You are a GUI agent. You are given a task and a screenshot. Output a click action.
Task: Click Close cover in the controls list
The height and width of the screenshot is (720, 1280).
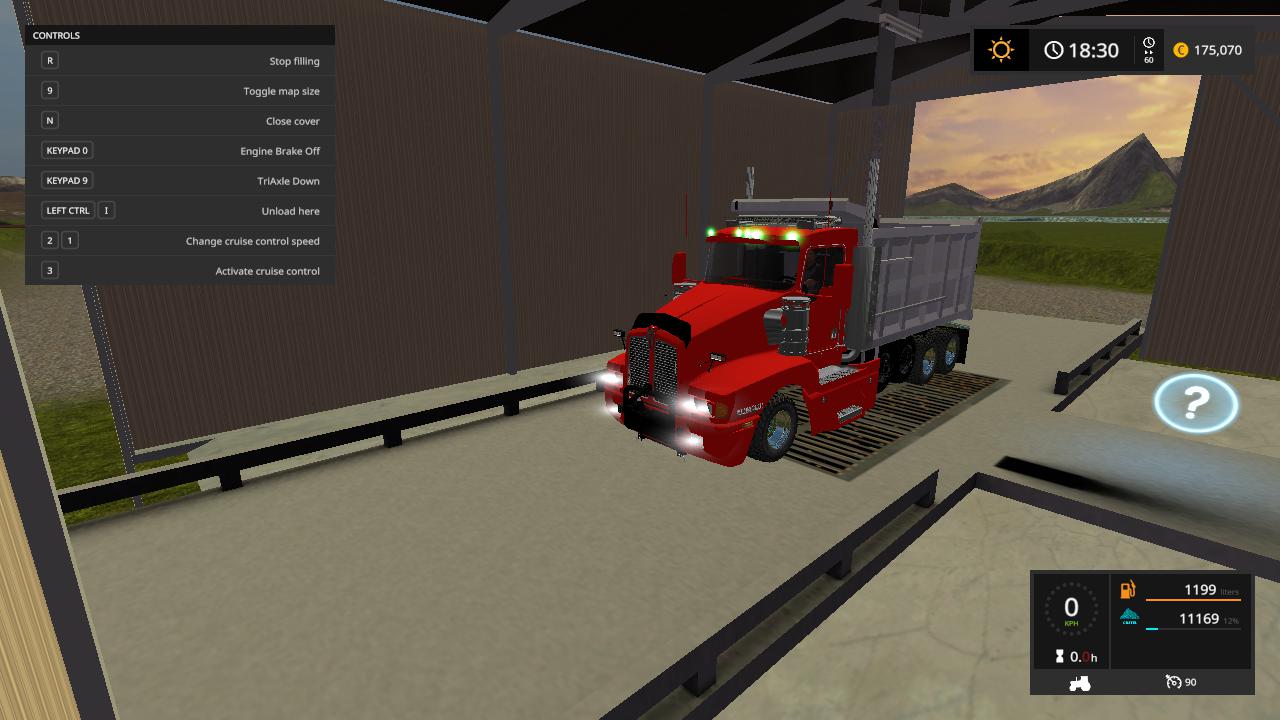pos(180,120)
